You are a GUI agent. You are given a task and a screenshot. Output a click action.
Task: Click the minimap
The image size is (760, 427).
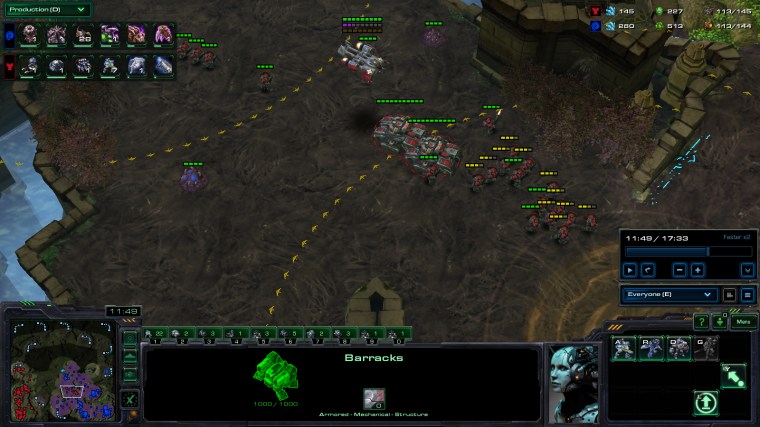pyautogui.click(x=61, y=367)
